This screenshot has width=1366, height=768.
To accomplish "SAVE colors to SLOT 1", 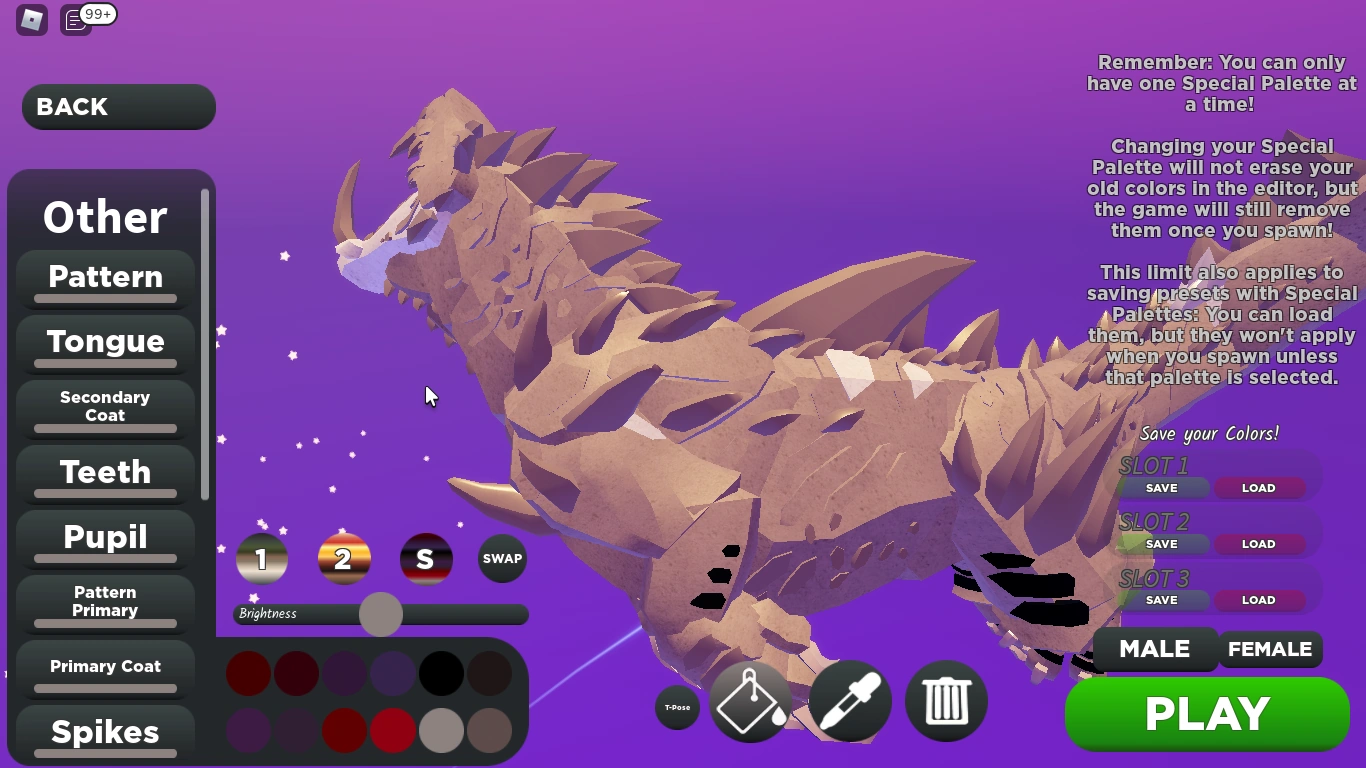I will 1161,488.
